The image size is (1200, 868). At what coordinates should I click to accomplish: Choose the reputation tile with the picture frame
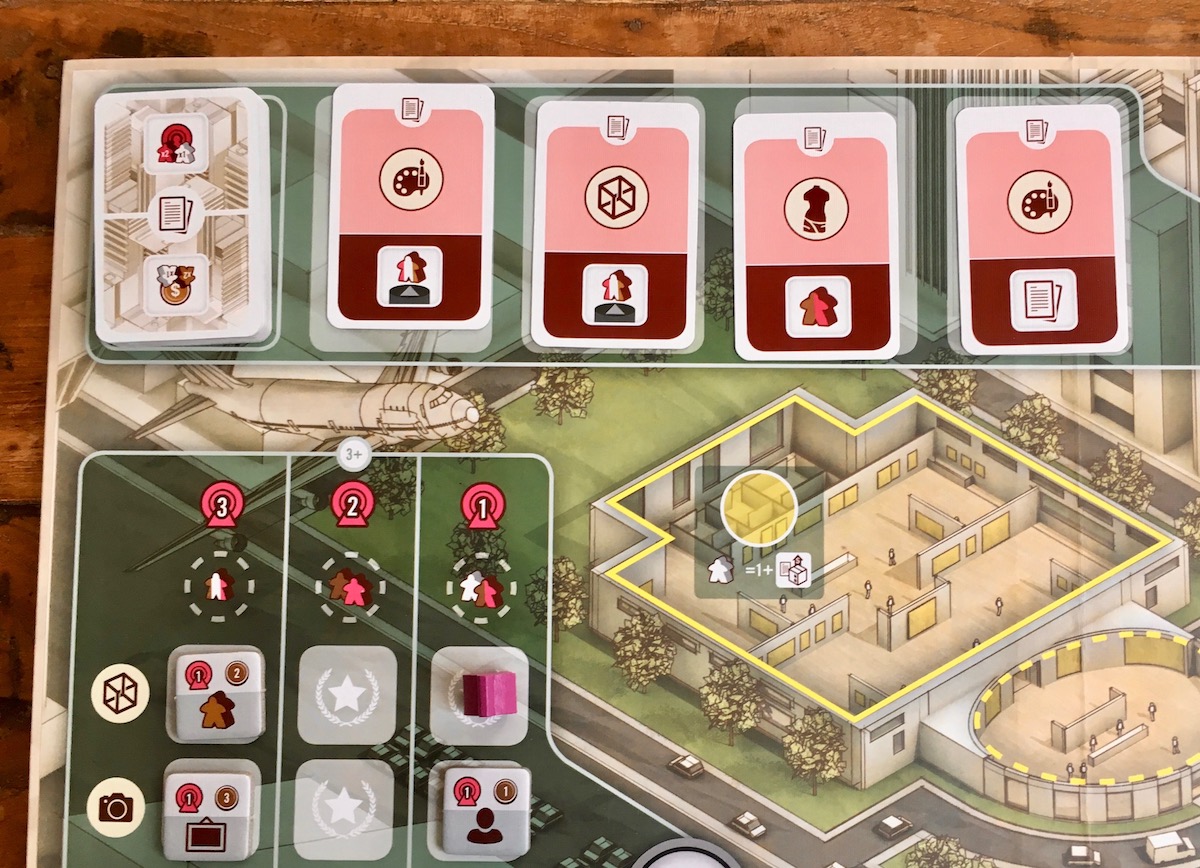coord(210,808)
